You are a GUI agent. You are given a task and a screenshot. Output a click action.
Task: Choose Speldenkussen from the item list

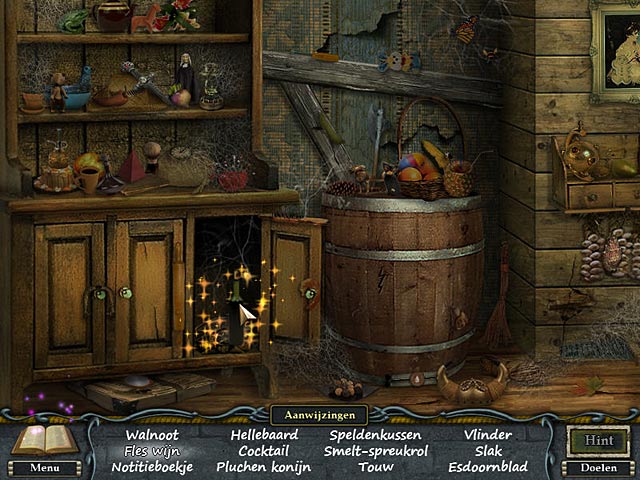(x=375, y=435)
